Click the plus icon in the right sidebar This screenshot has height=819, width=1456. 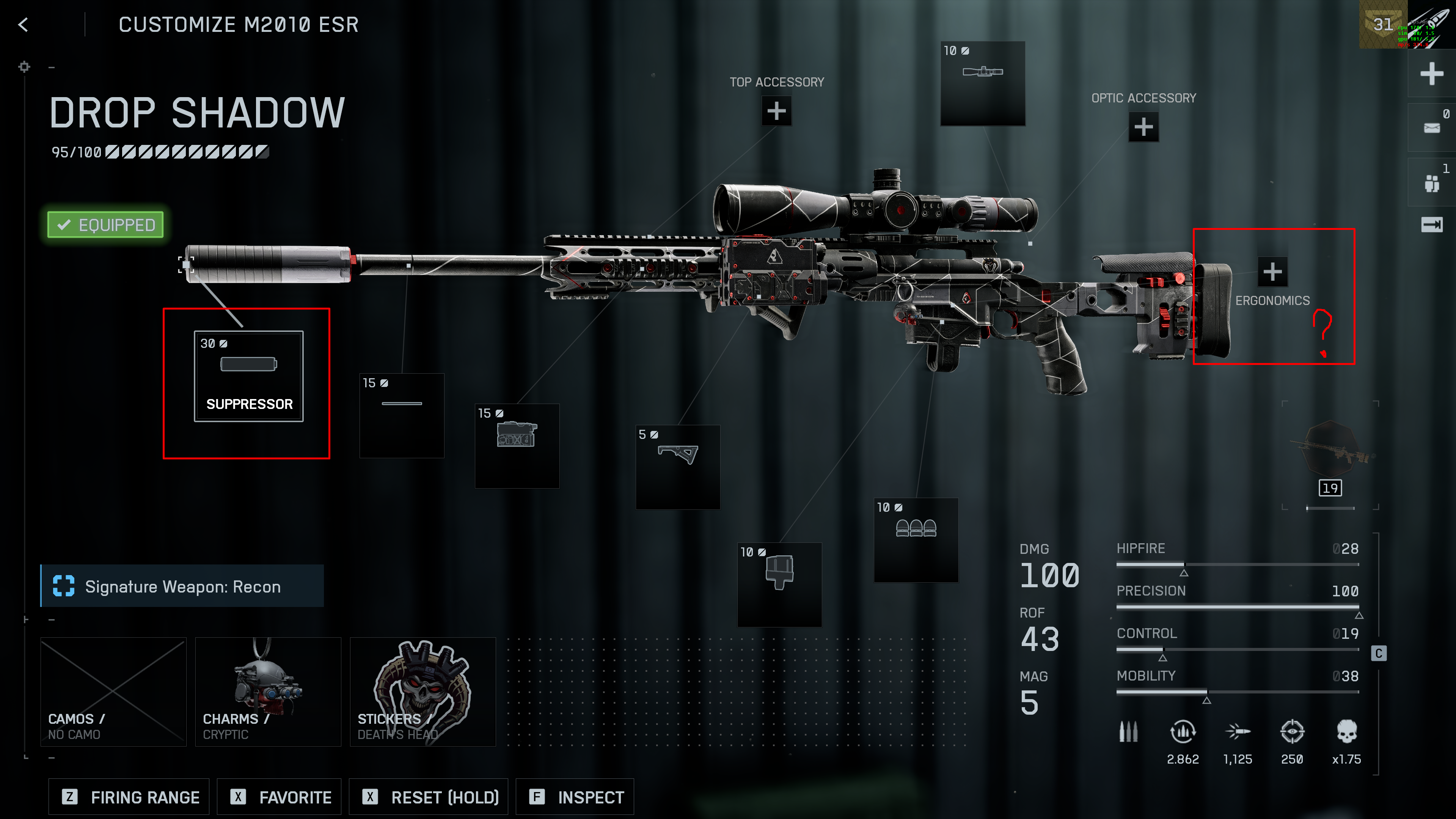(x=1431, y=74)
